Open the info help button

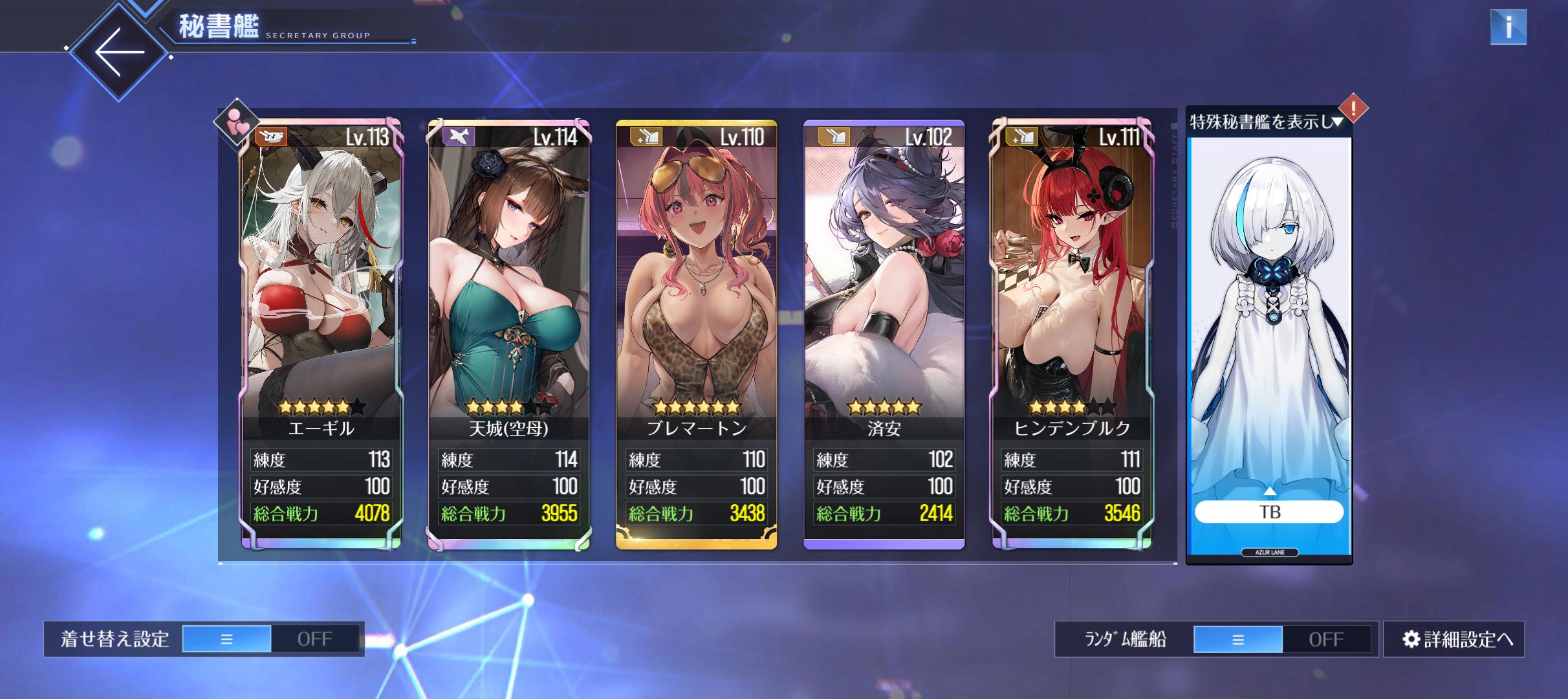point(1508,27)
